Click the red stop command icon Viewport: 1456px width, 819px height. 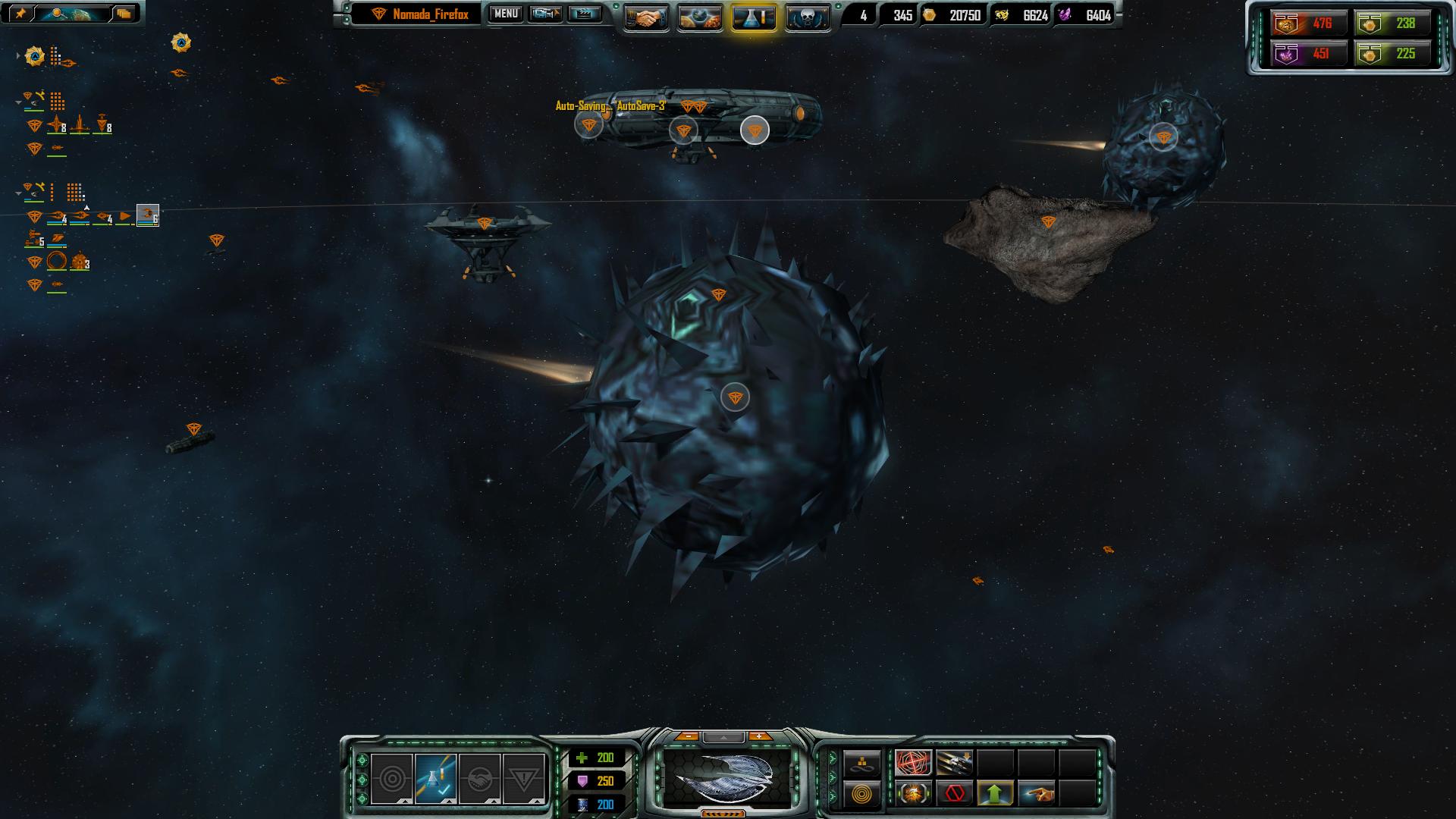[x=955, y=794]
